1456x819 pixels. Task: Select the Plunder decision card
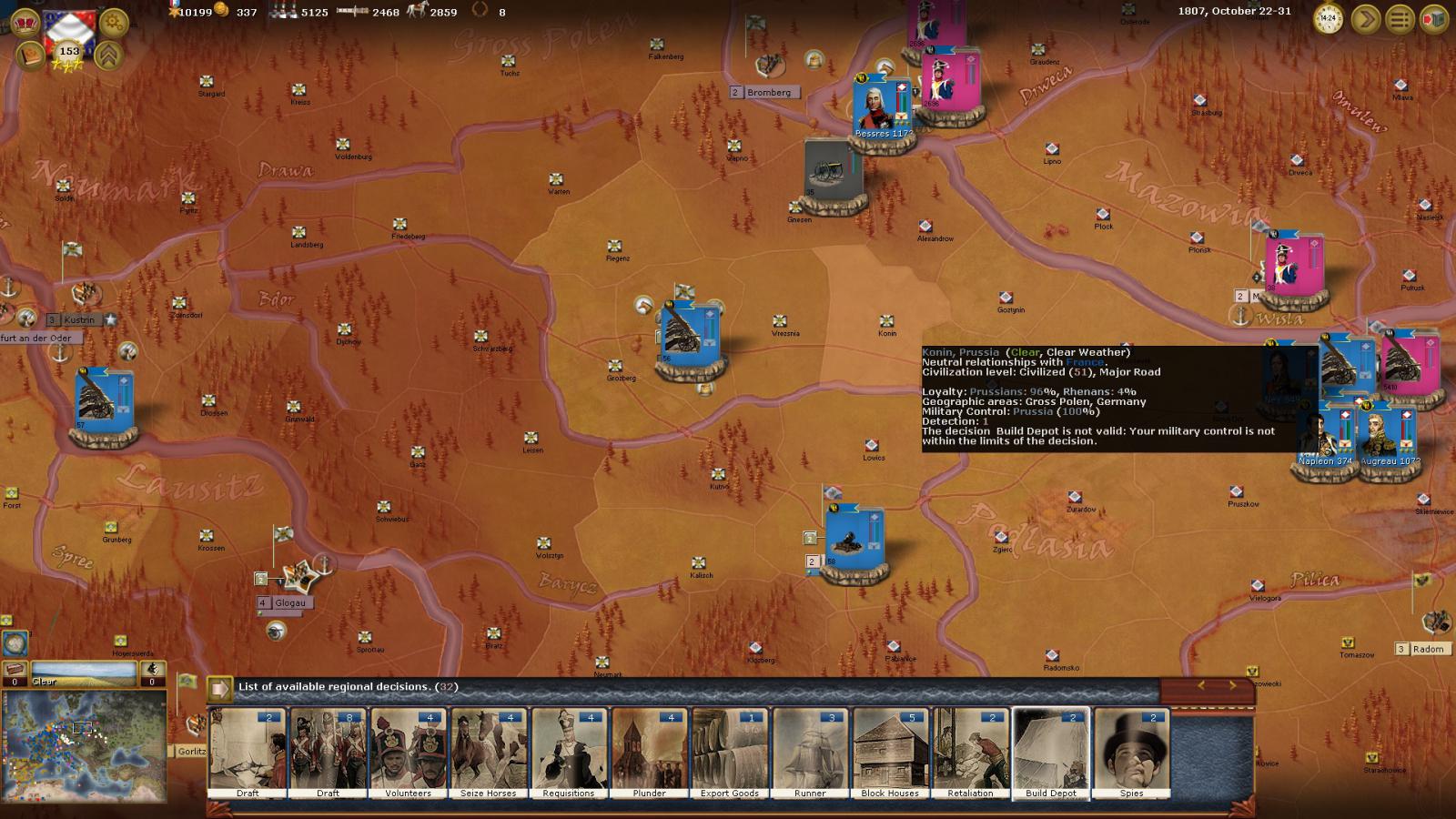click(649, 753)
